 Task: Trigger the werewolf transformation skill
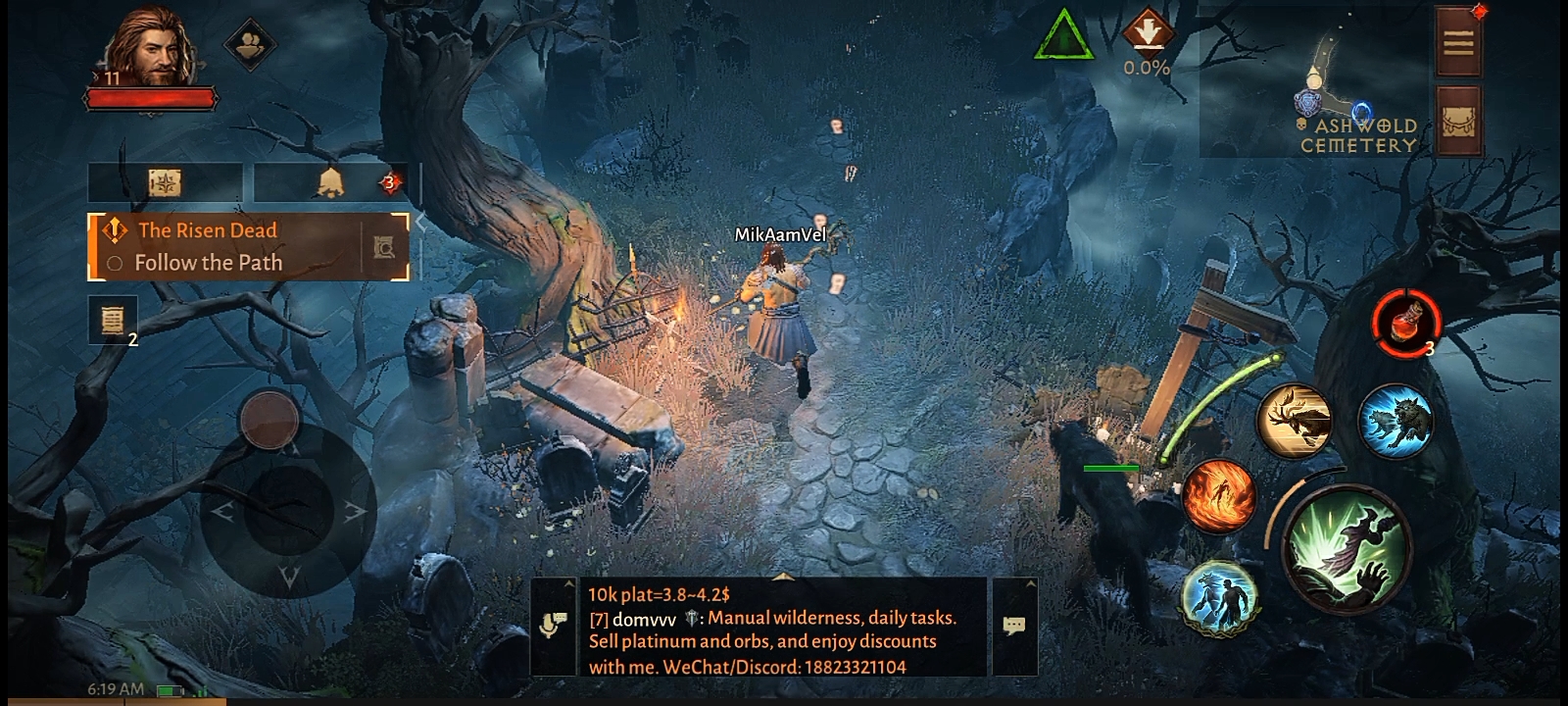1218,595
